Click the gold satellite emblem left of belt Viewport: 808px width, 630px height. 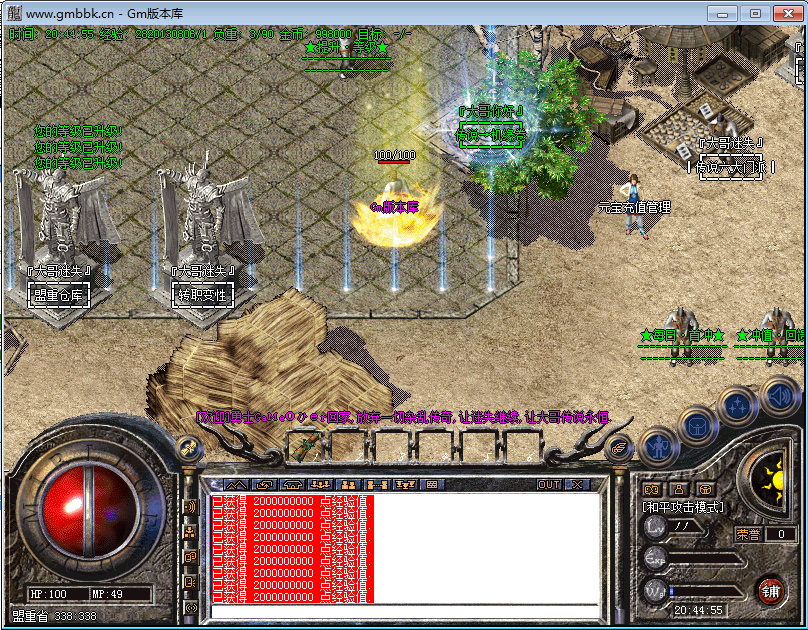tap(187, 449)
